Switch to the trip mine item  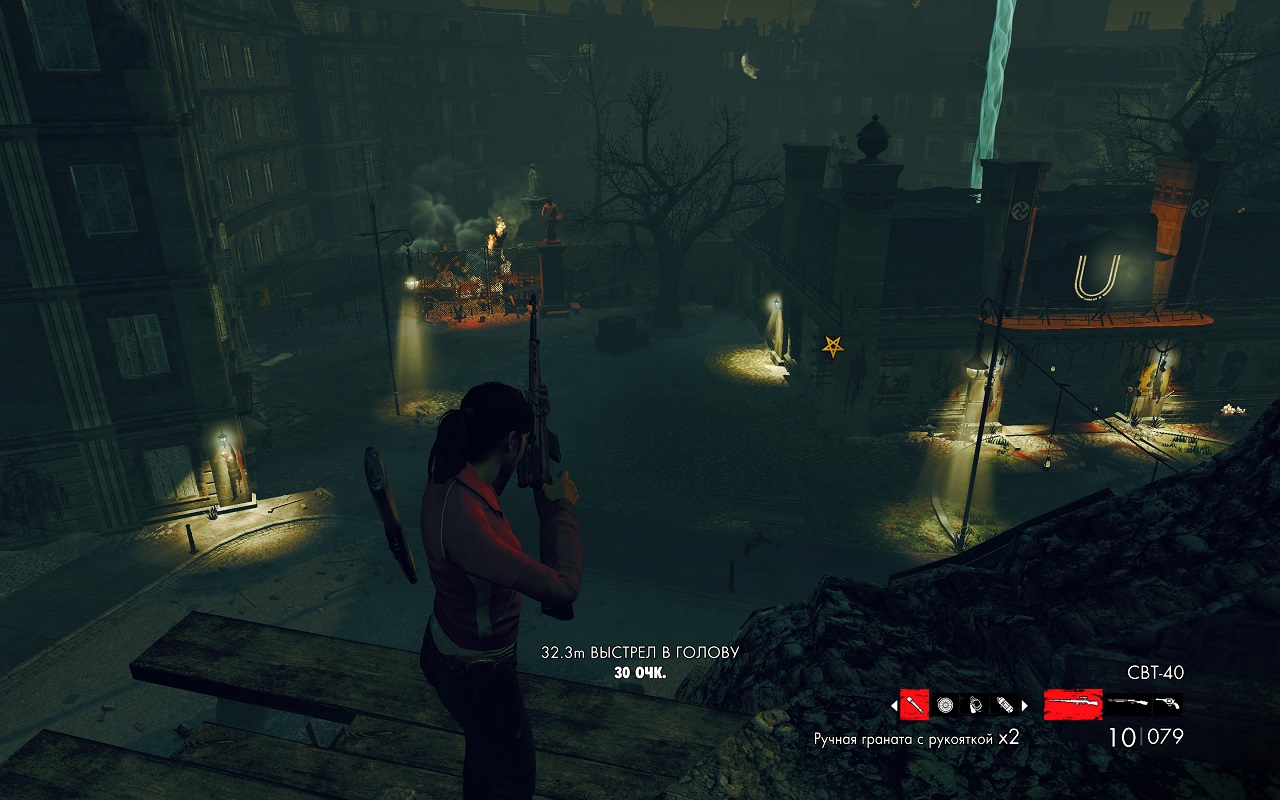click(975, 705)
